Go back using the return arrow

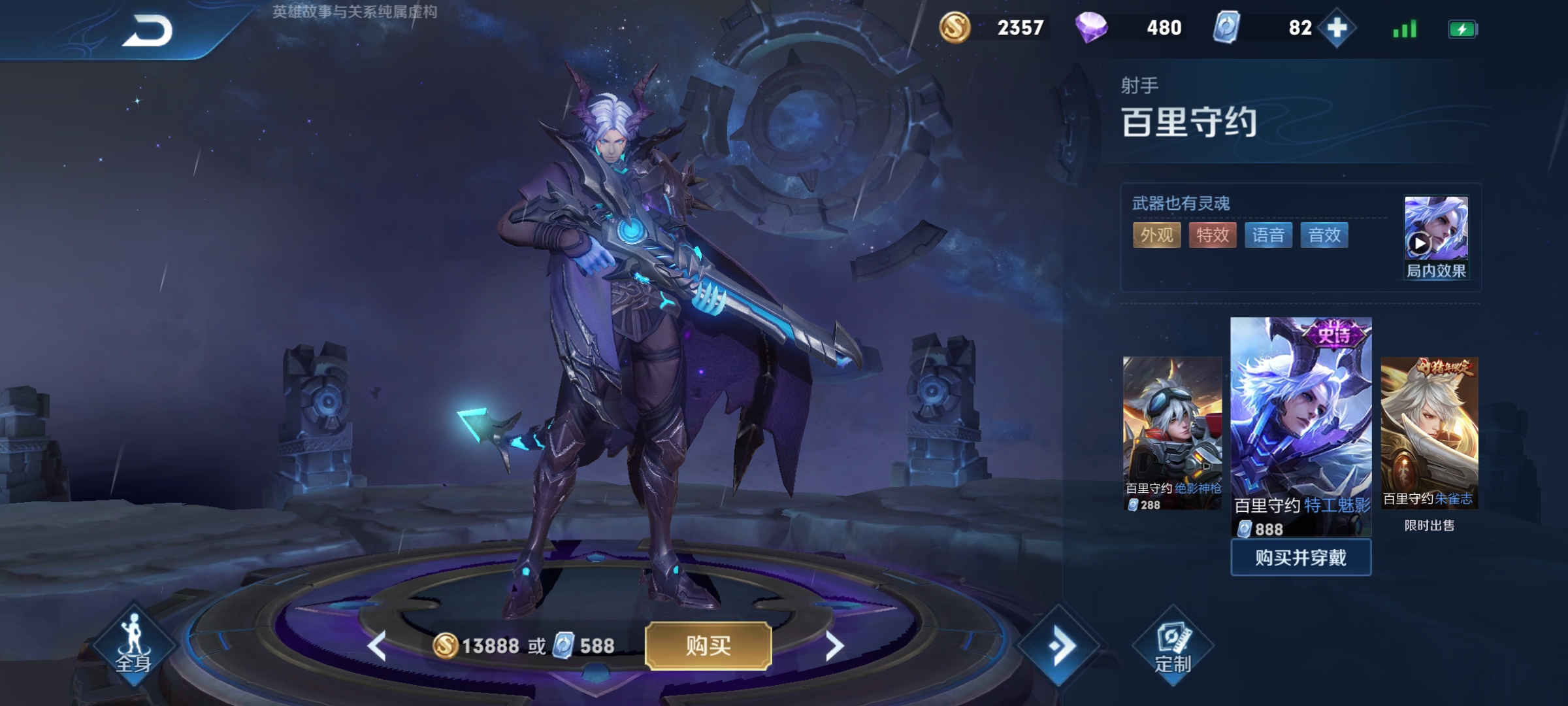coord(148,31)
